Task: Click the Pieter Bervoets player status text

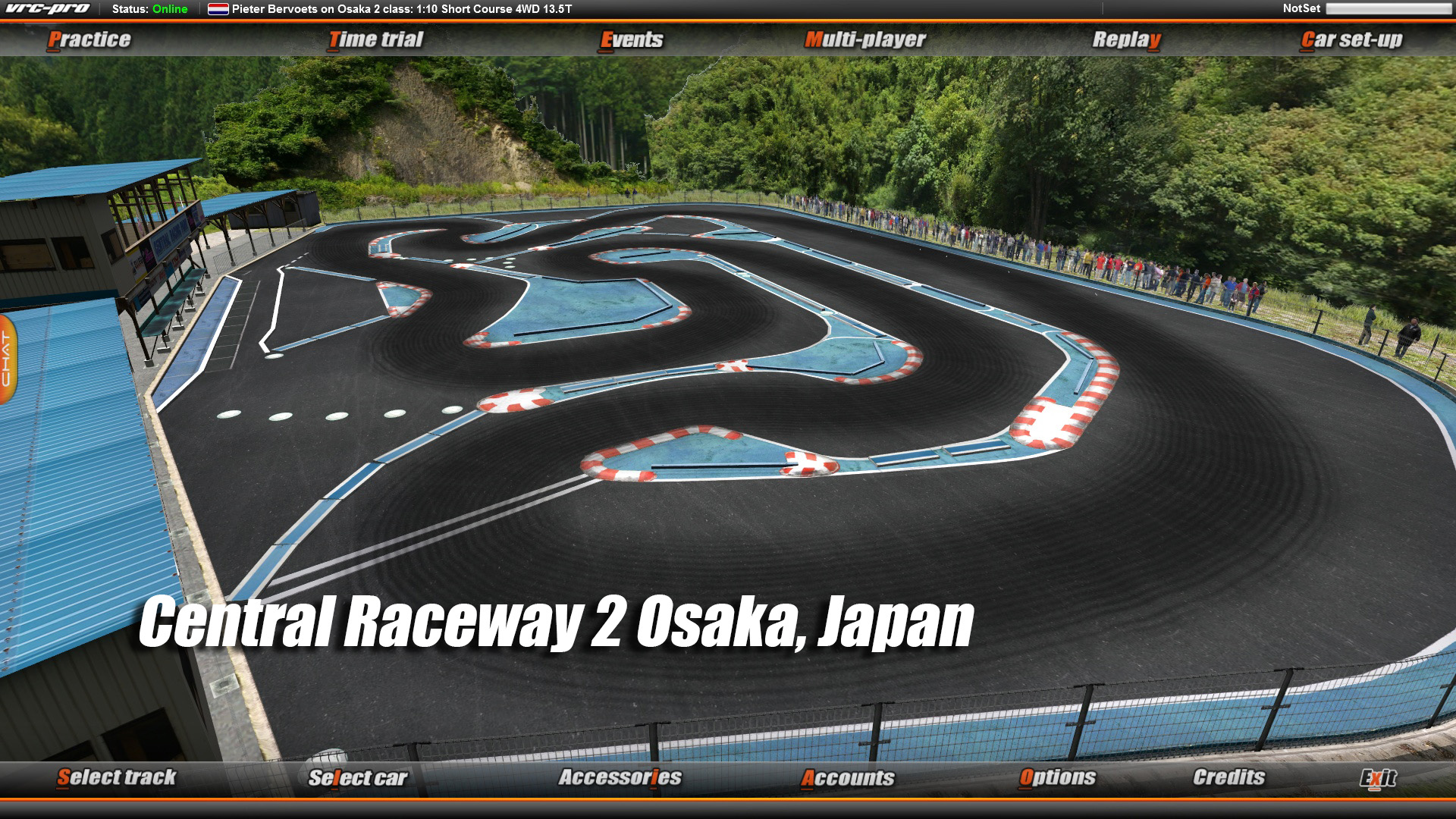Action: [x=402, y=10]
